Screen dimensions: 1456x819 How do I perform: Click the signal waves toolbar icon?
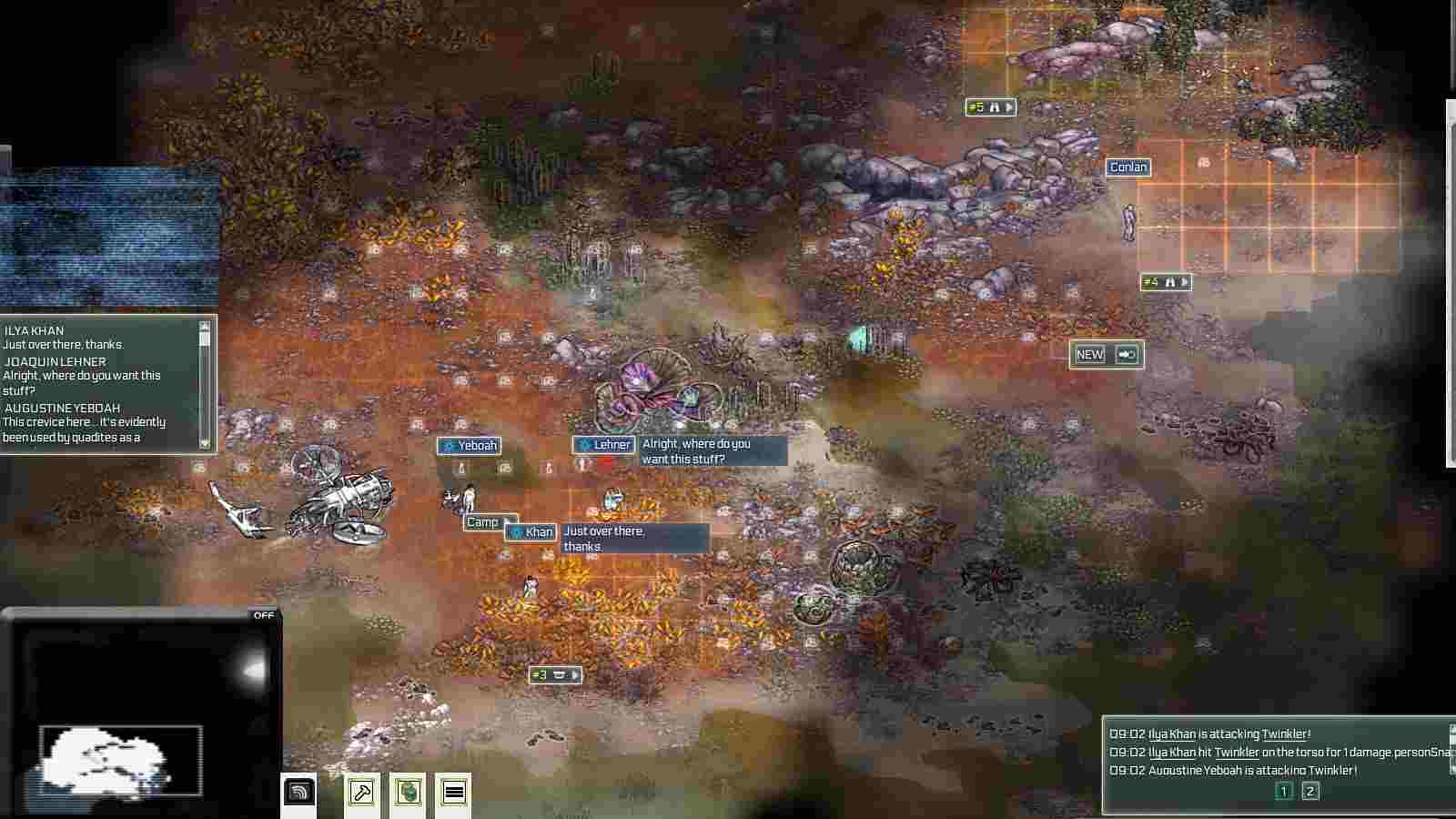(x=299, y=792)
